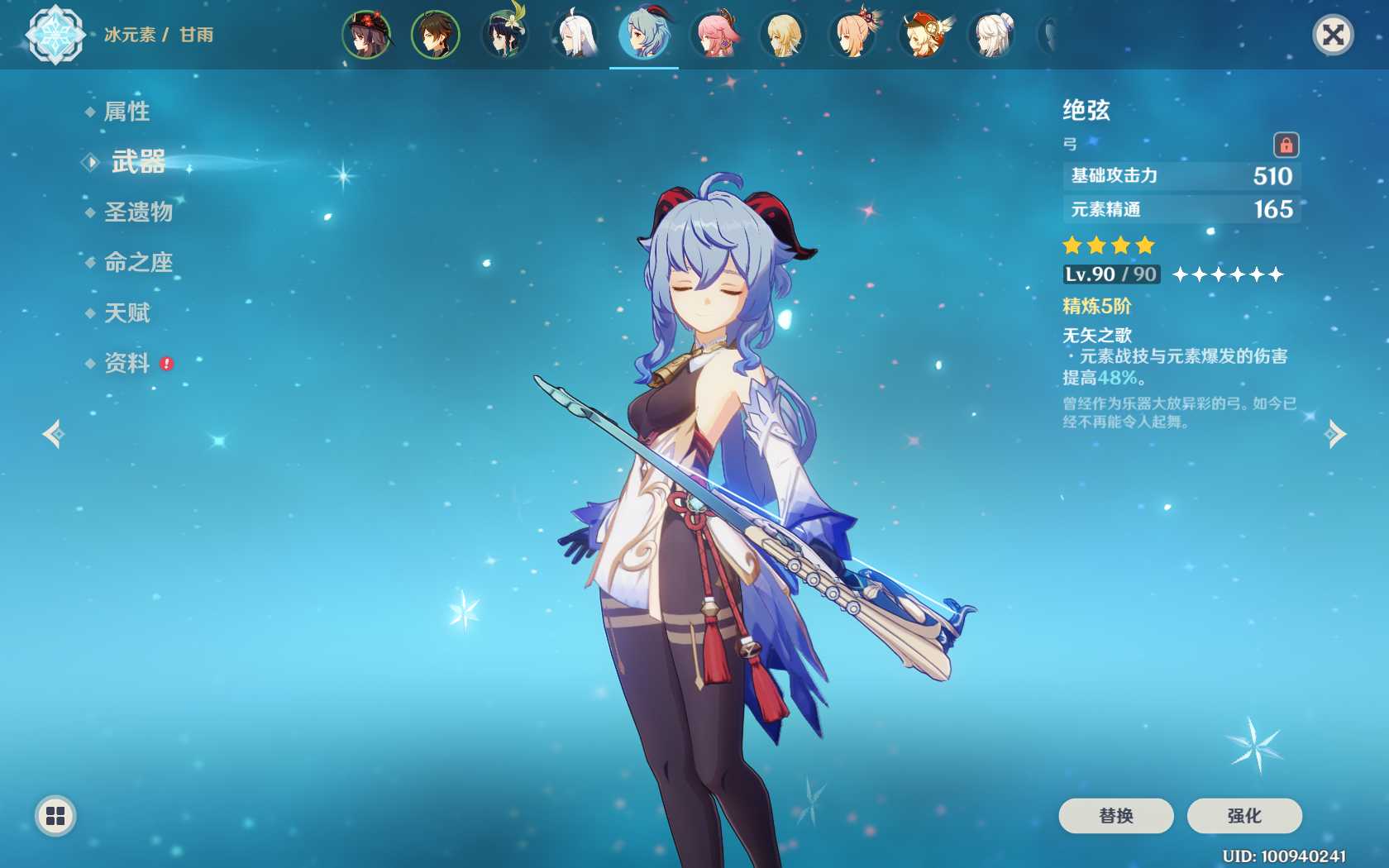Go to the 圣遗物 artifacts section
The height and width of the screenshot is (868, 1389).
138,212
